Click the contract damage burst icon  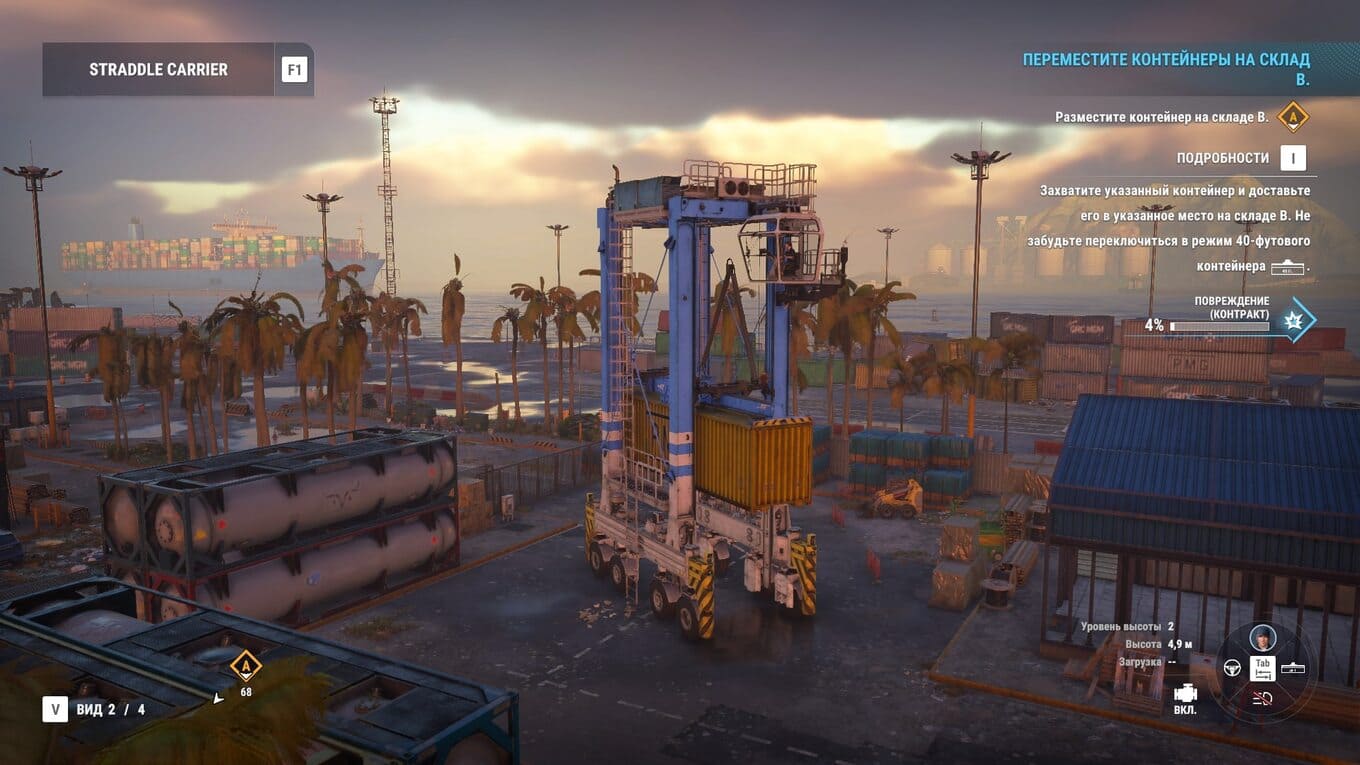tap(1297, 320)
